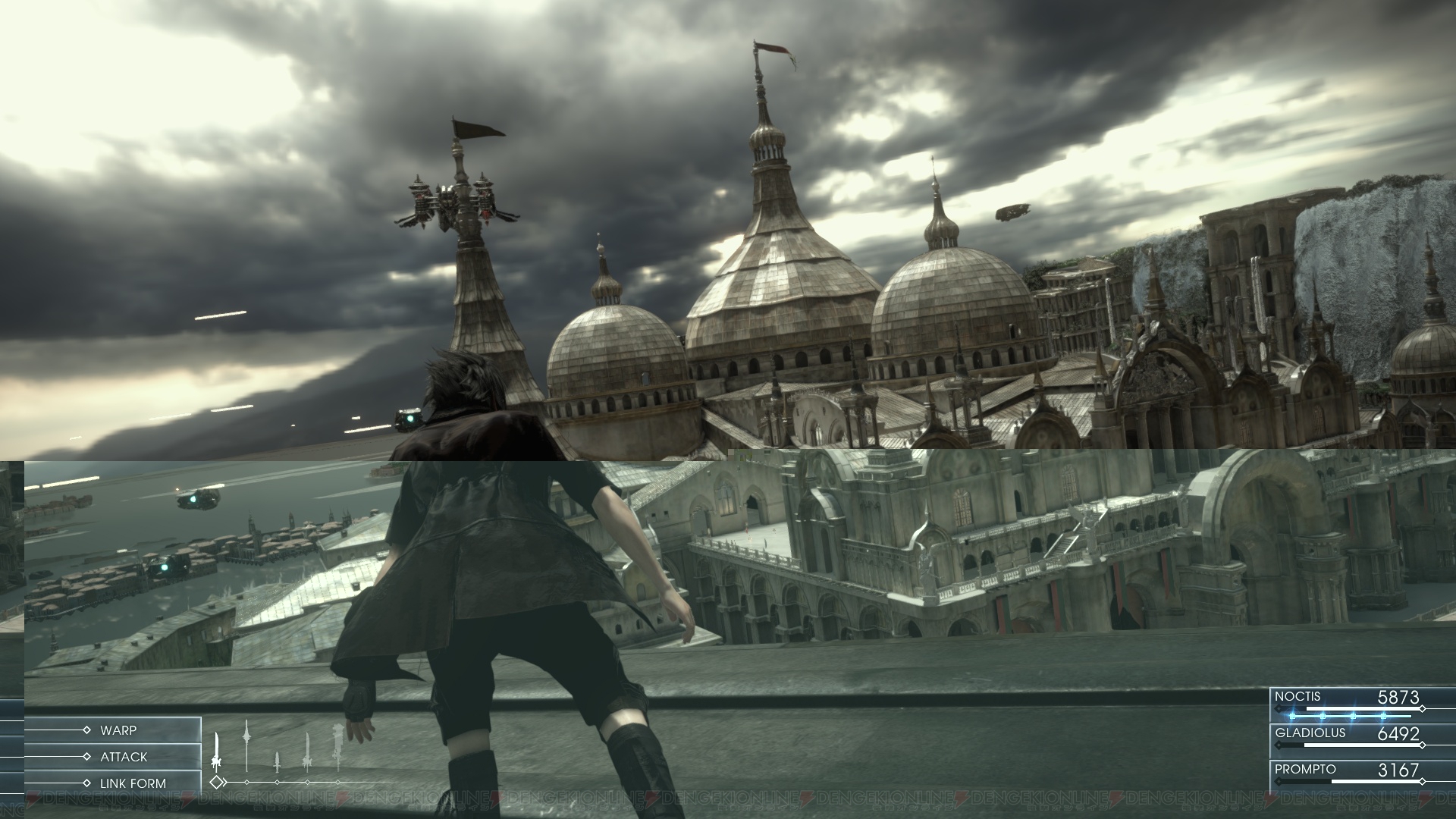Select the highlighted sword weapon icon

pyautogui.click(x=218, y=750)
